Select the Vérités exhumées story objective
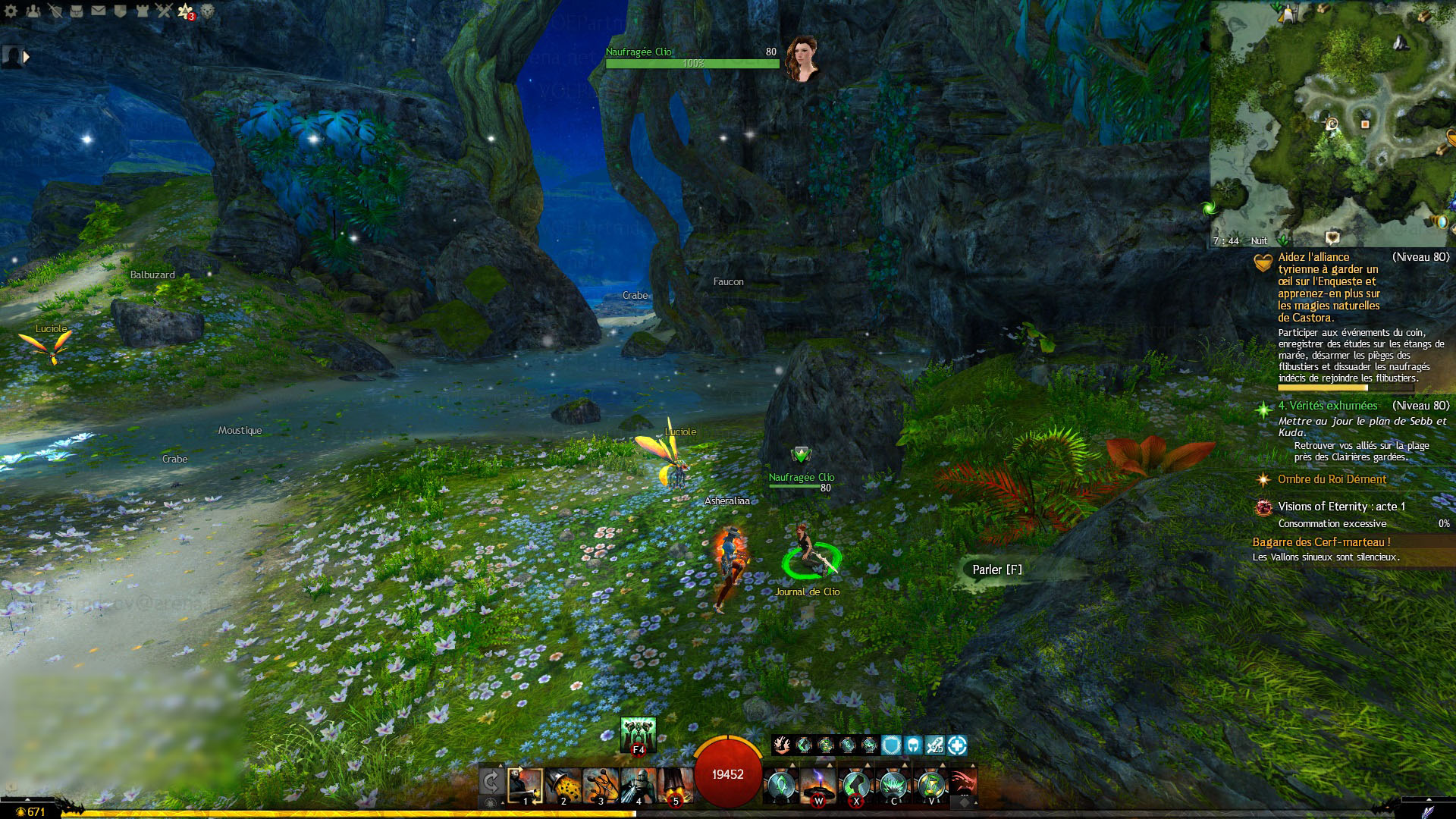 [1327, 406]
